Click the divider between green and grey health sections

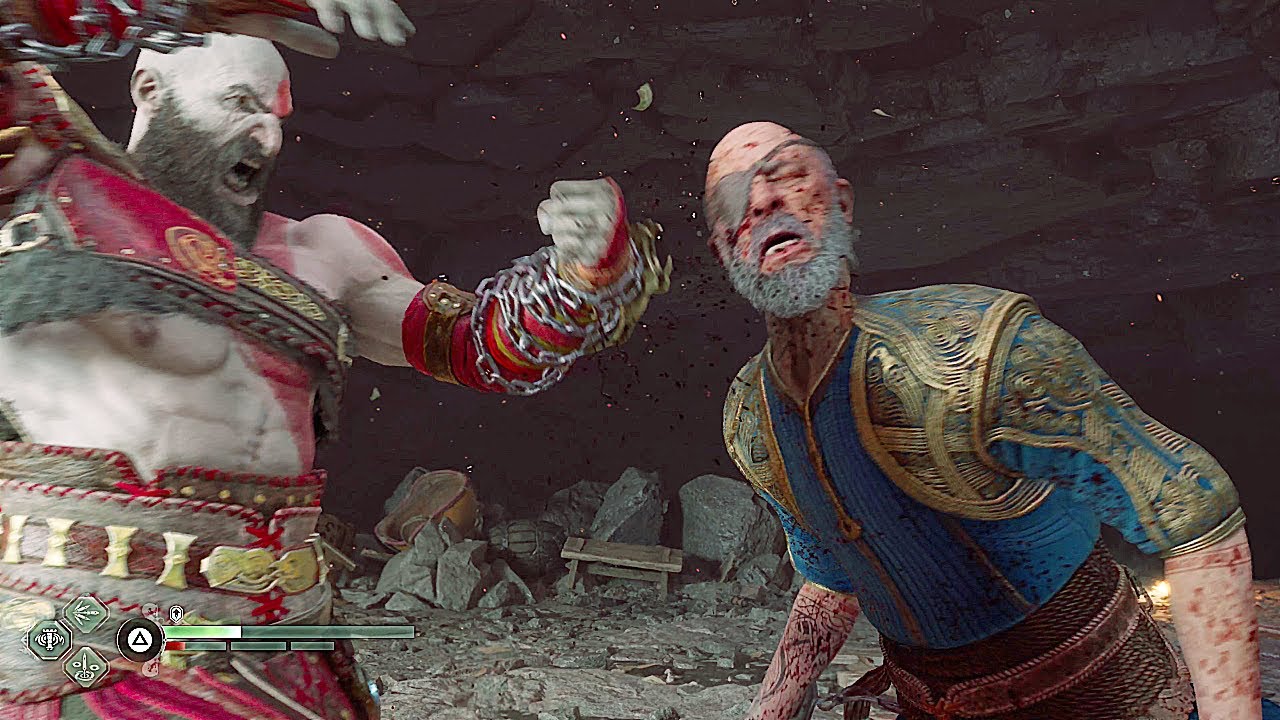click(240, 631)
